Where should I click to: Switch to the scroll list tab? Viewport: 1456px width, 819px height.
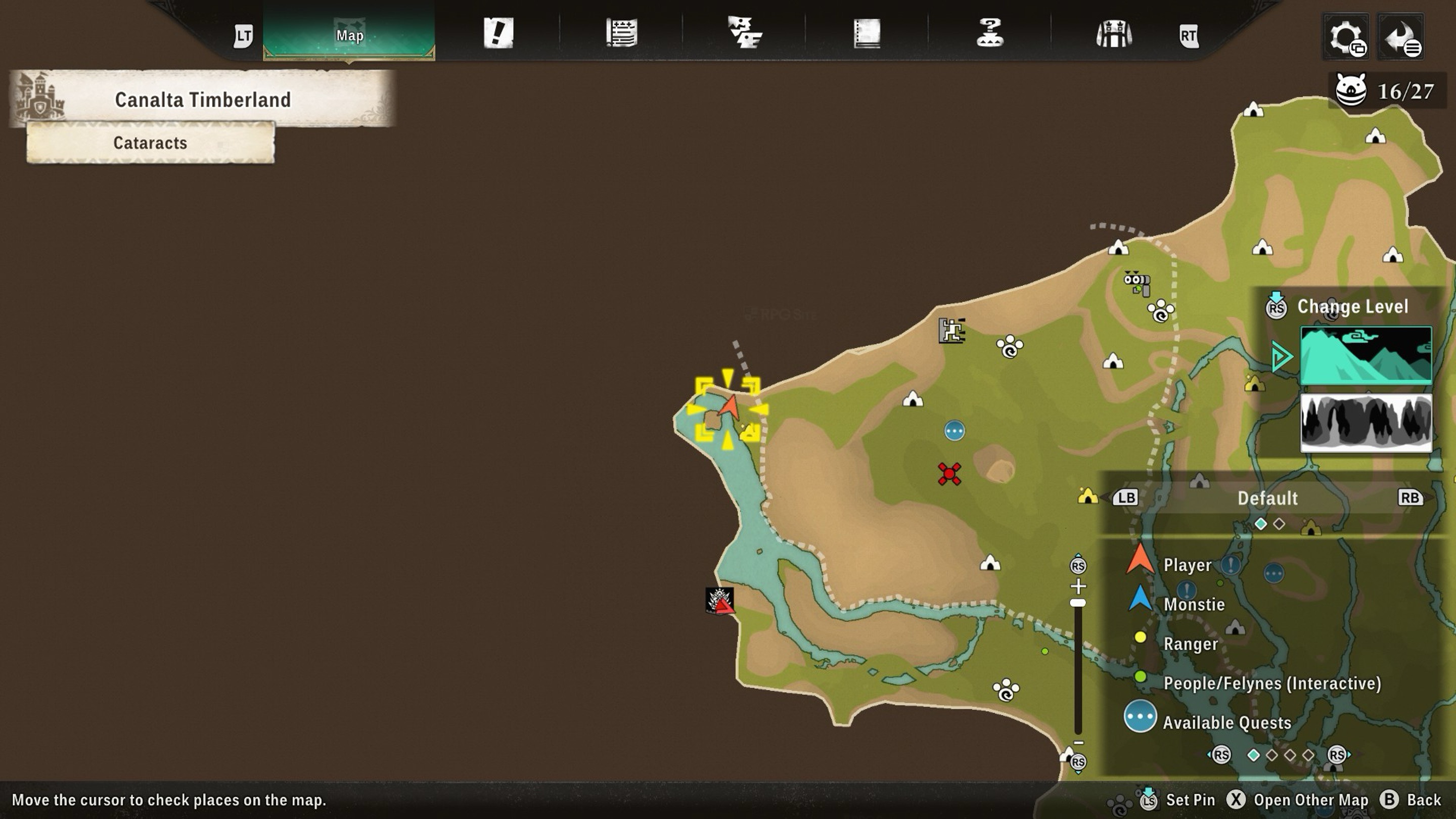[622, 33]
